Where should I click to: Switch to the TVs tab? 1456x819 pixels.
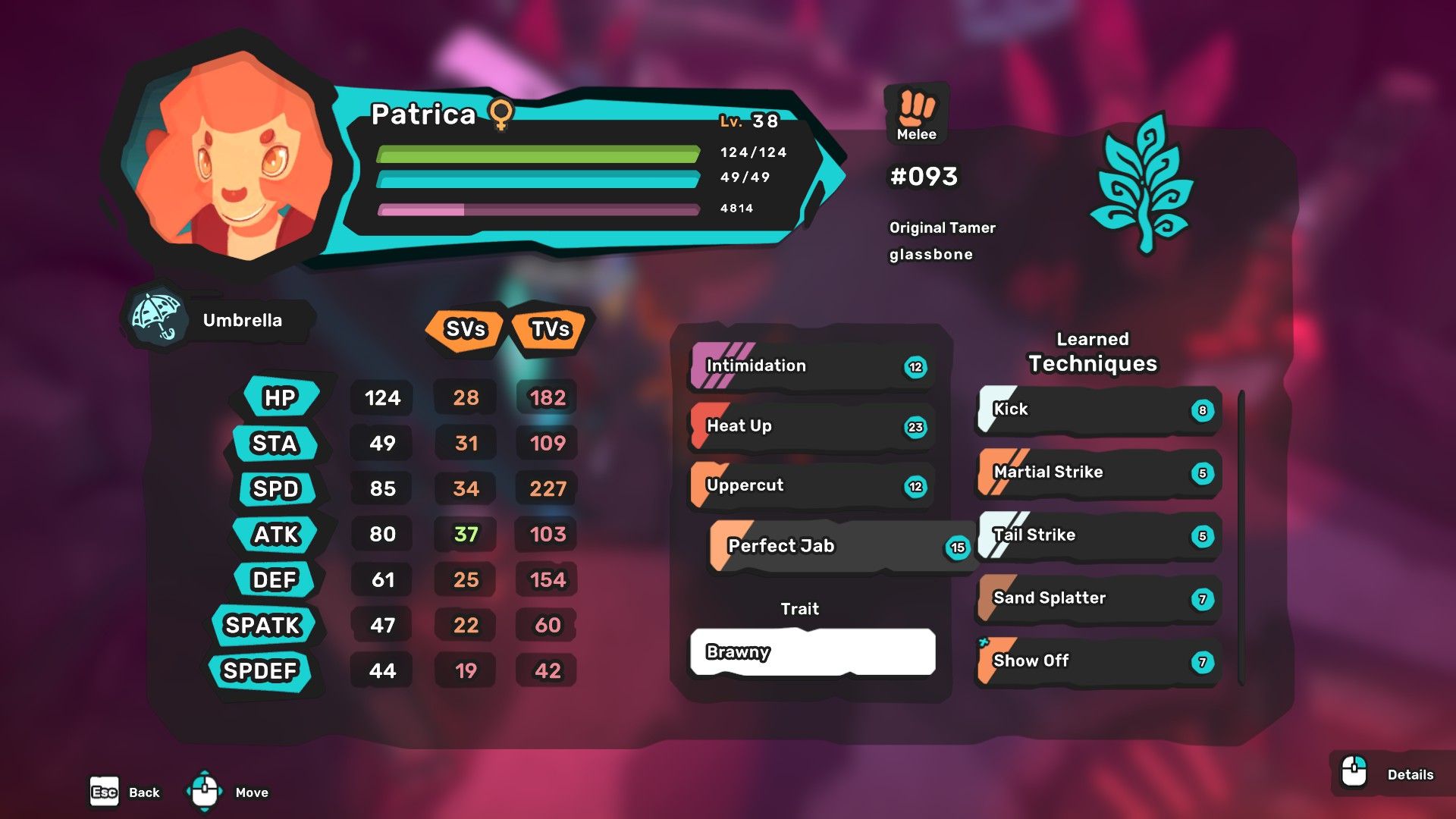[550, 330]
